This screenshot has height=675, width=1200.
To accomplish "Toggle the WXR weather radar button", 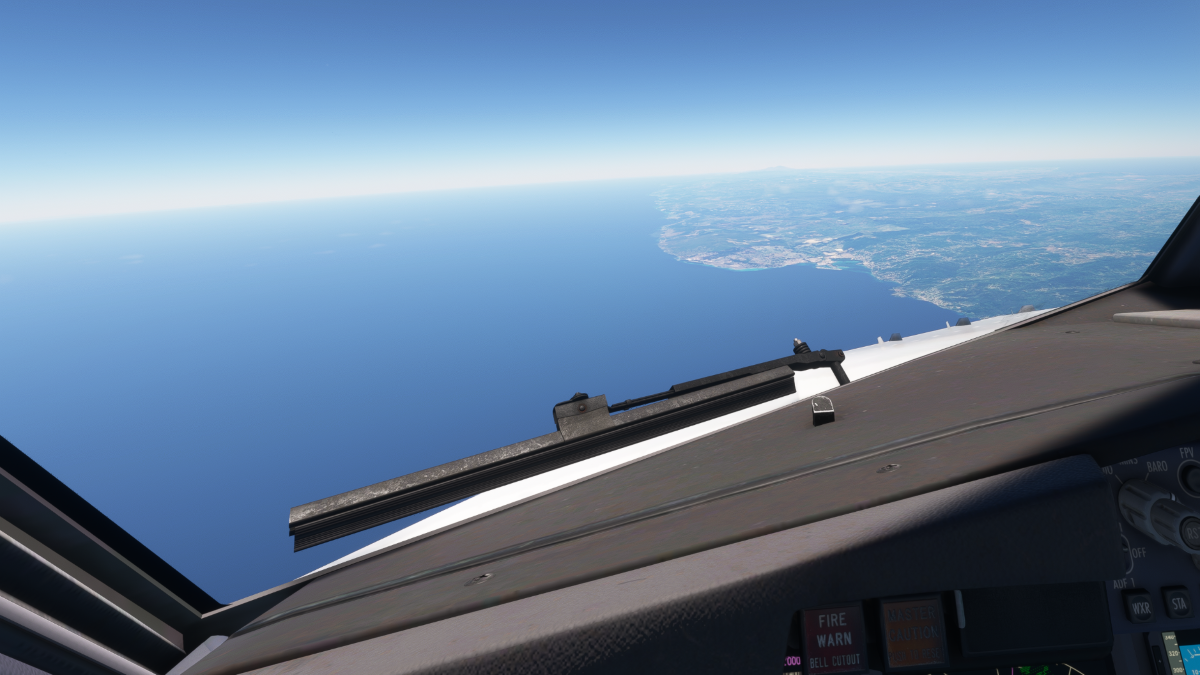I will click(1140, 606).
